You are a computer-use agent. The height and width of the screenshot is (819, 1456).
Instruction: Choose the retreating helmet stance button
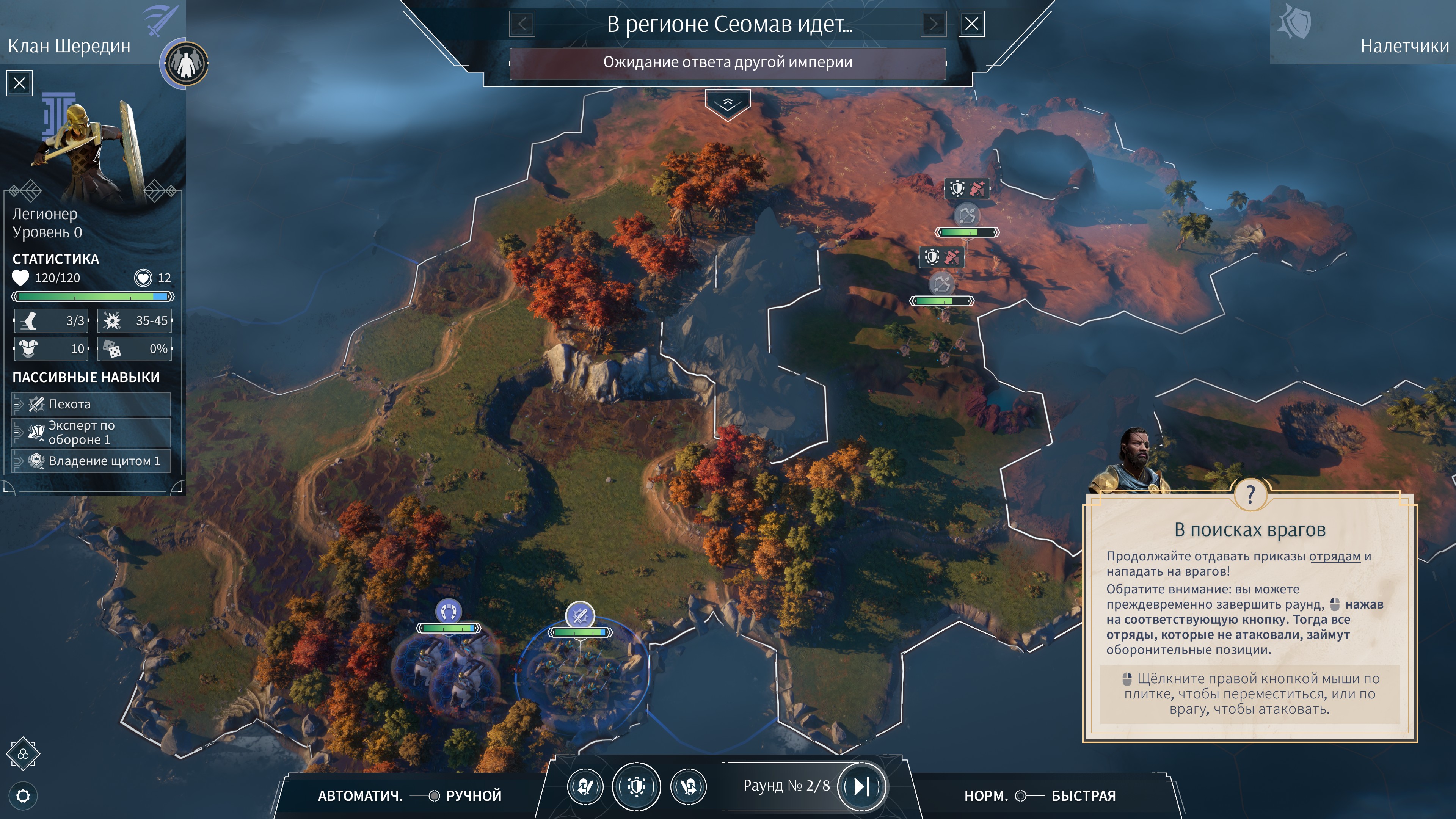(x=689, y=786)
